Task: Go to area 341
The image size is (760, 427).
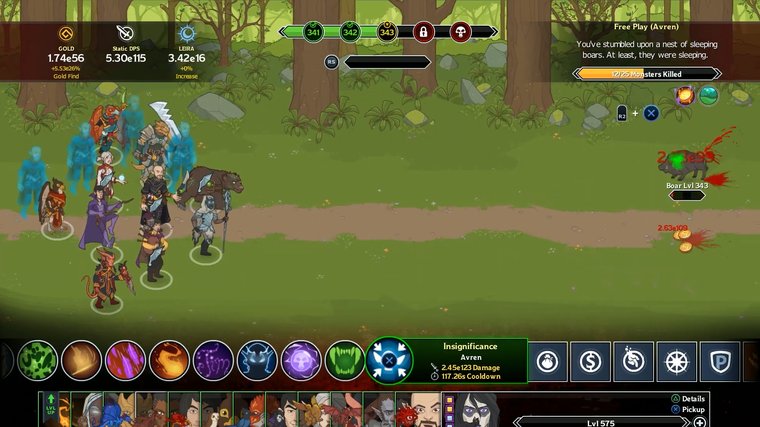Action: point(312,32)
